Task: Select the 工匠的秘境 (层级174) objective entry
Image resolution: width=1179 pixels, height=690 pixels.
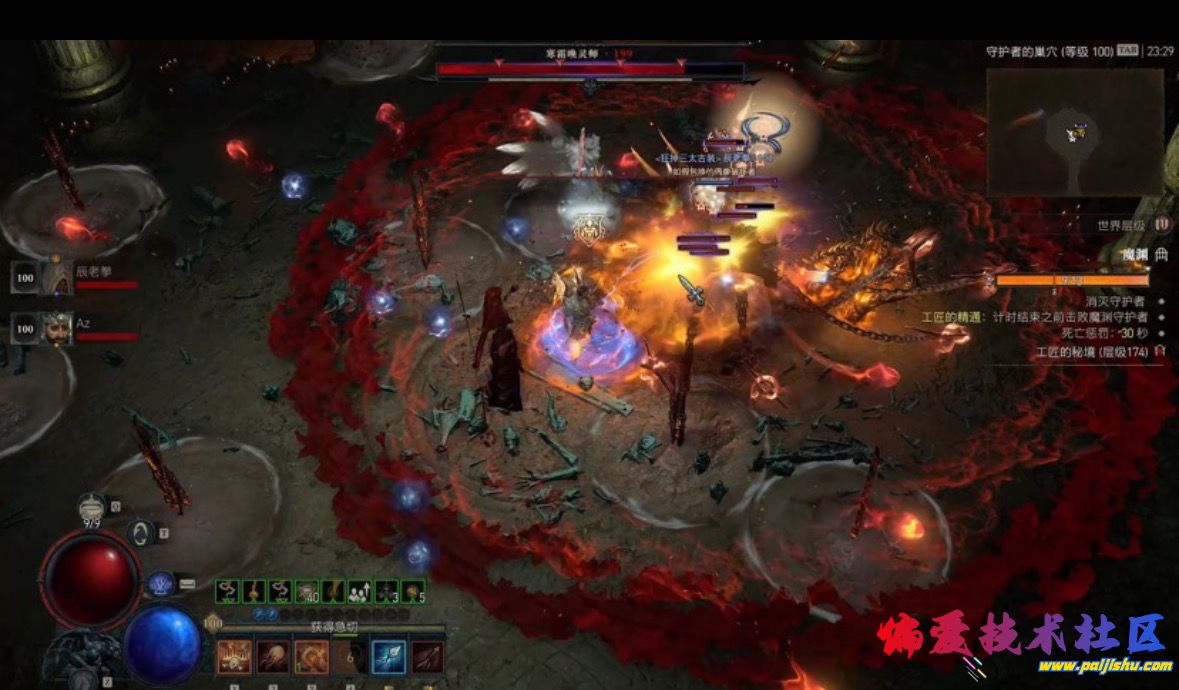Action: pyautogui.click(x=1097, y=352)
